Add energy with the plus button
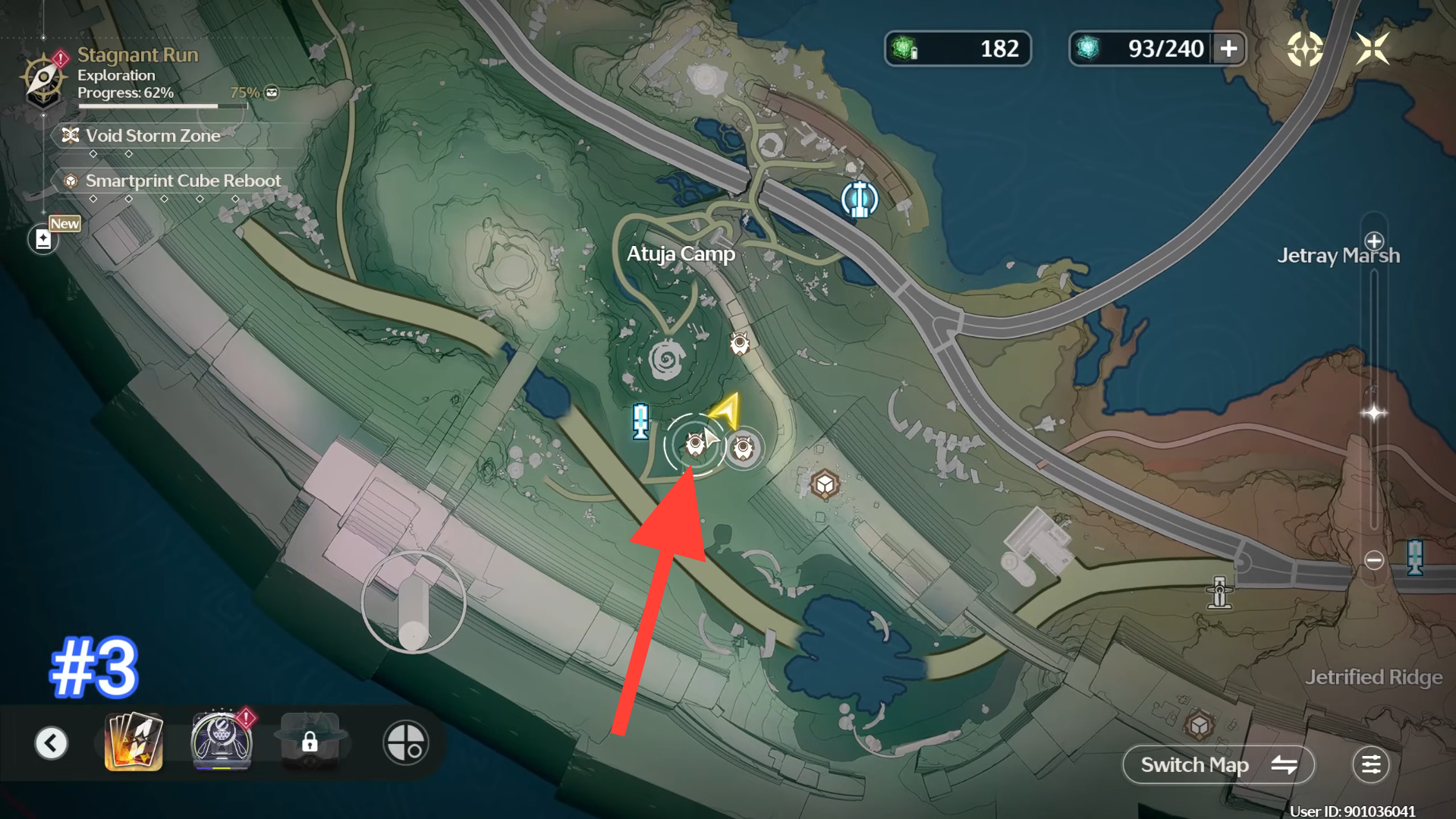 1228,49
